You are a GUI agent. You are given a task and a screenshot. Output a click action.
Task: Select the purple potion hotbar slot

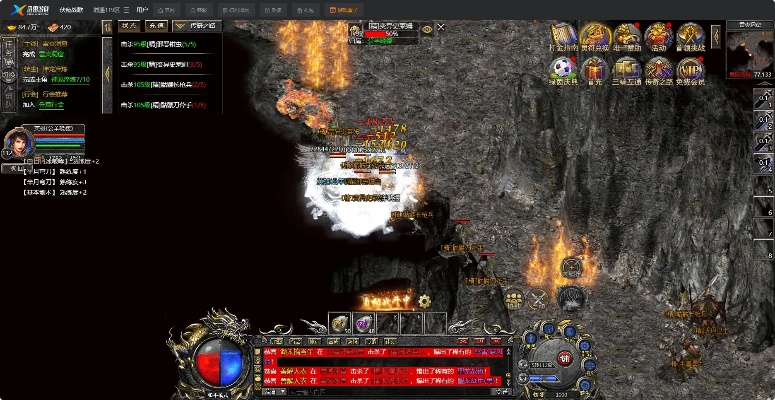(x=363, y=322)
